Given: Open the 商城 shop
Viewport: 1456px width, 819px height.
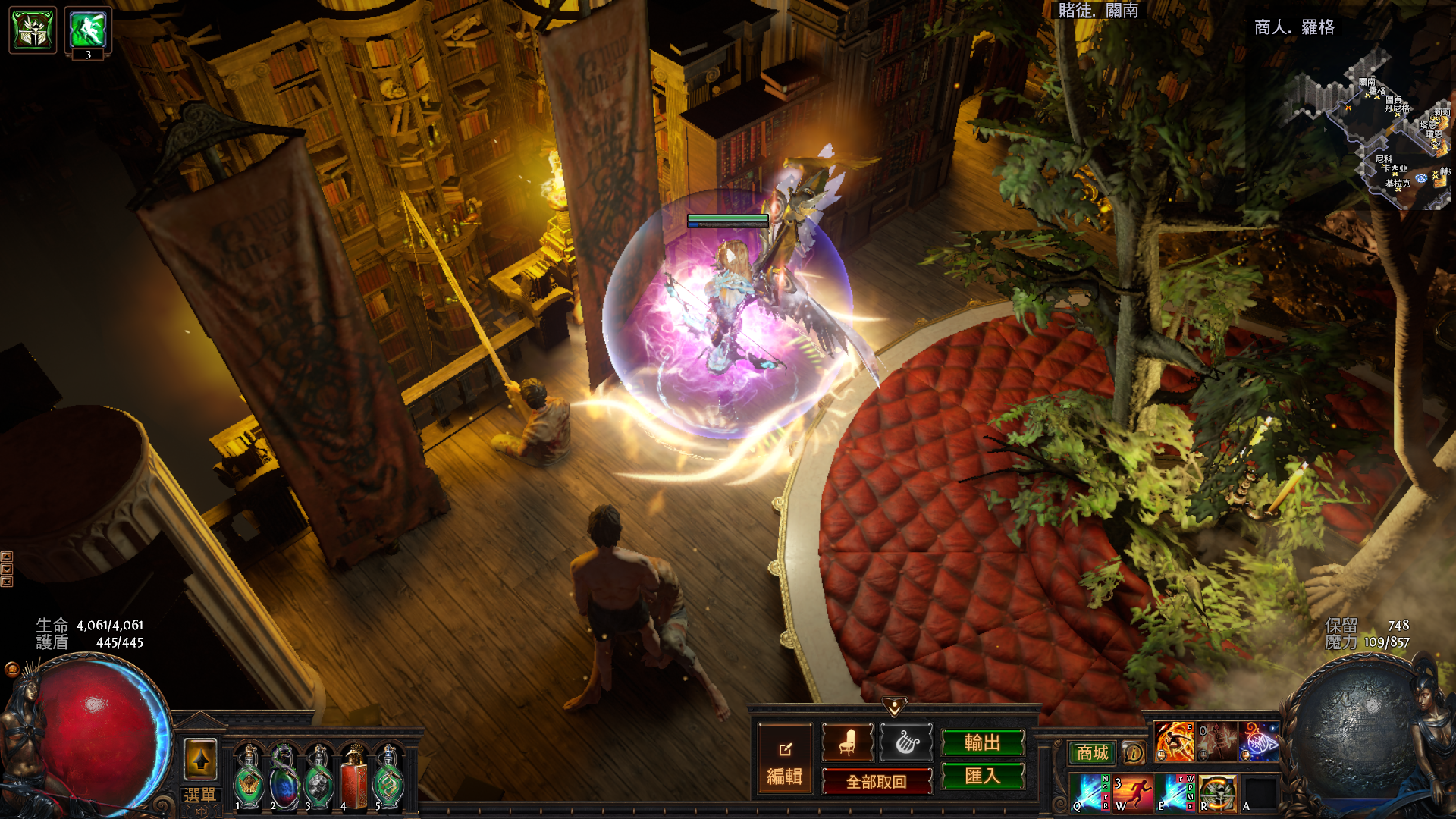Looking at the screenshot, I should [x=1092, y=753].
